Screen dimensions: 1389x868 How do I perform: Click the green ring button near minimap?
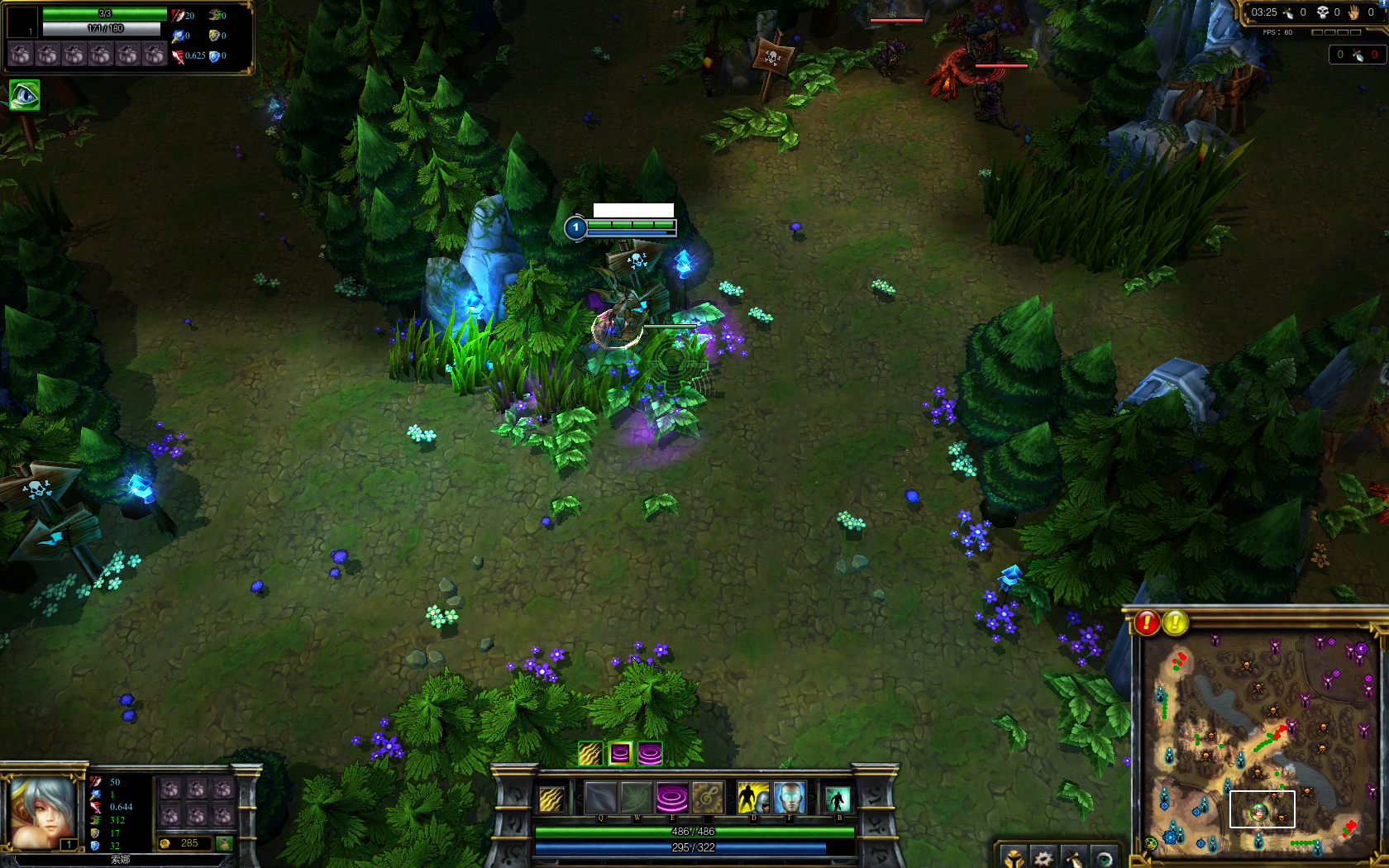[x=1103, y=857]
